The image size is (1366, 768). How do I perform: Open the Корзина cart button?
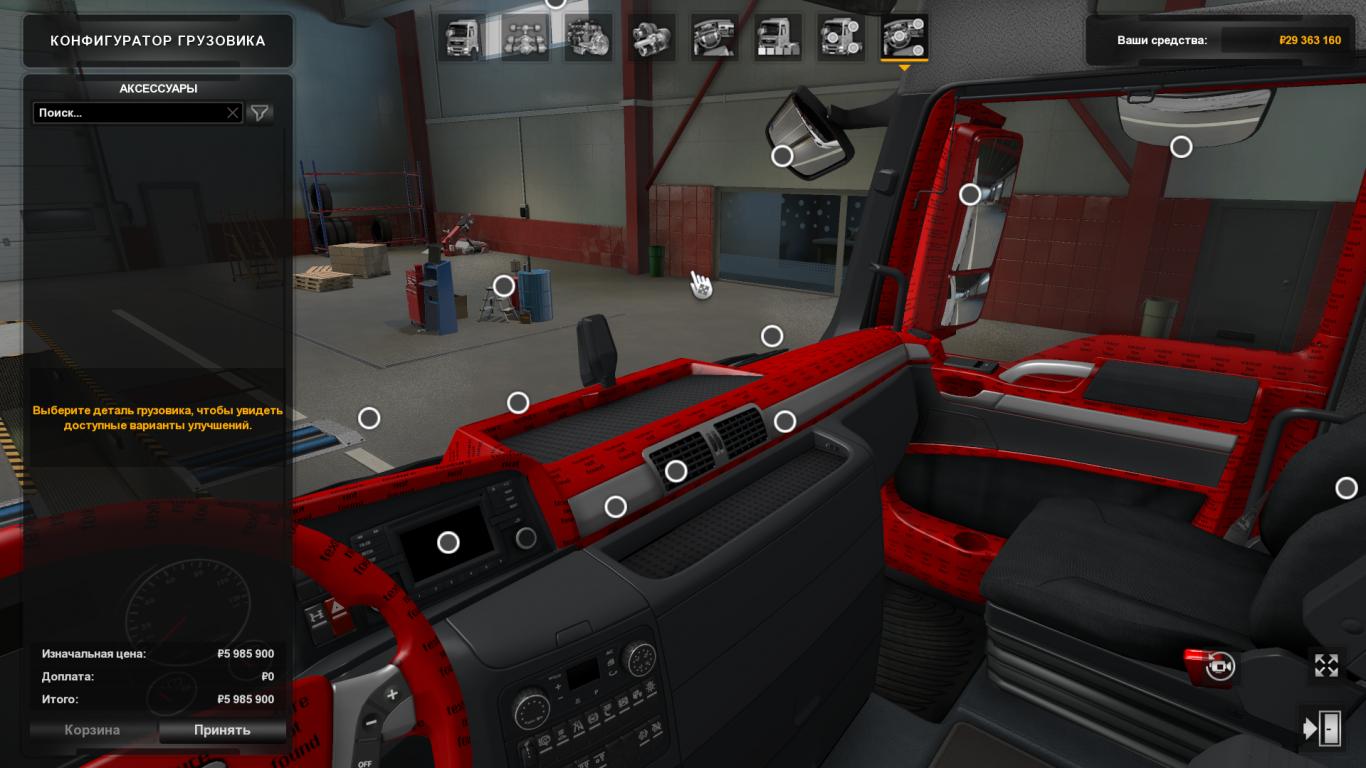(x=92, y=730)
